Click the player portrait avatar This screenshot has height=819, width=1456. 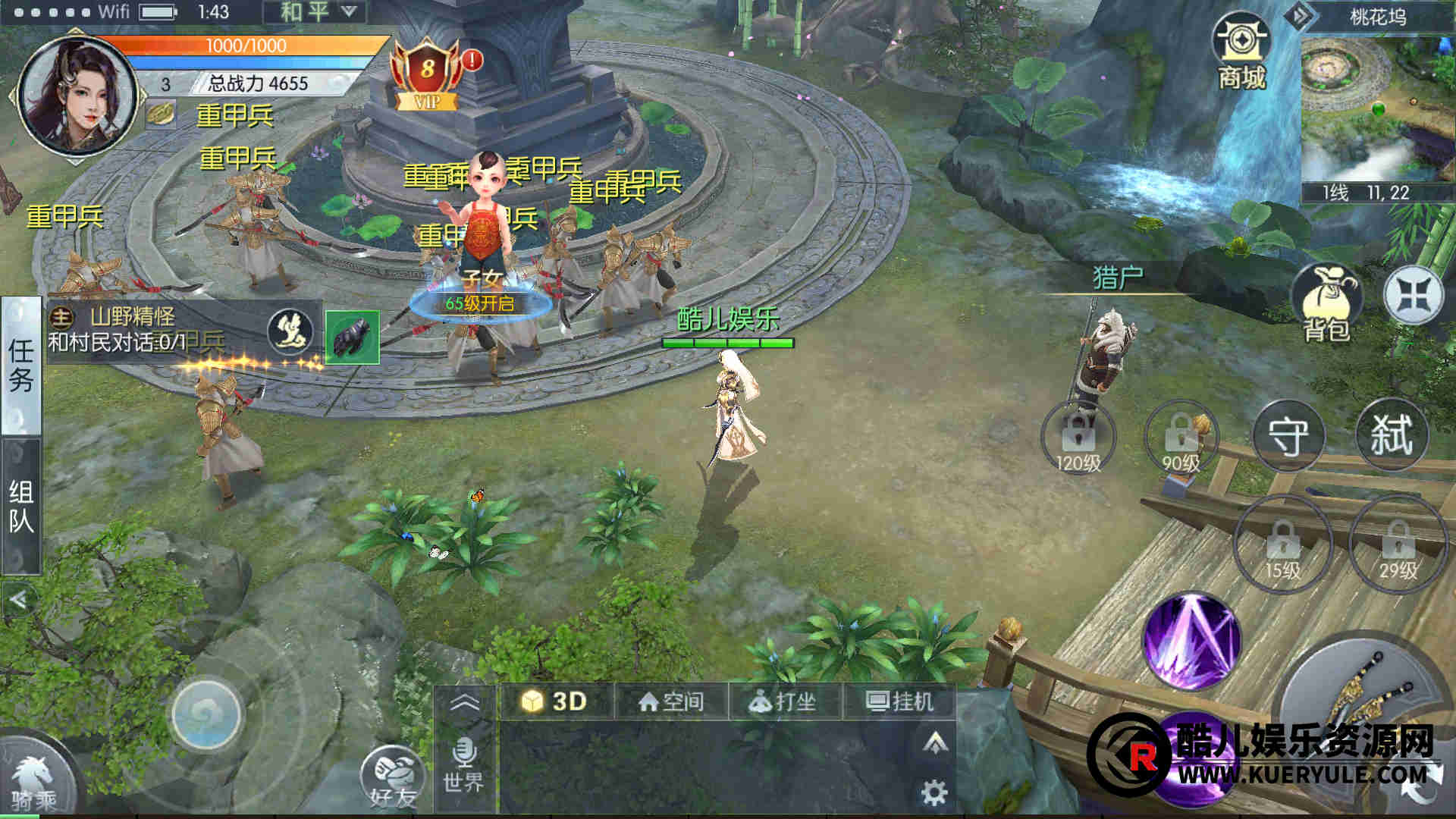[76, 95]
